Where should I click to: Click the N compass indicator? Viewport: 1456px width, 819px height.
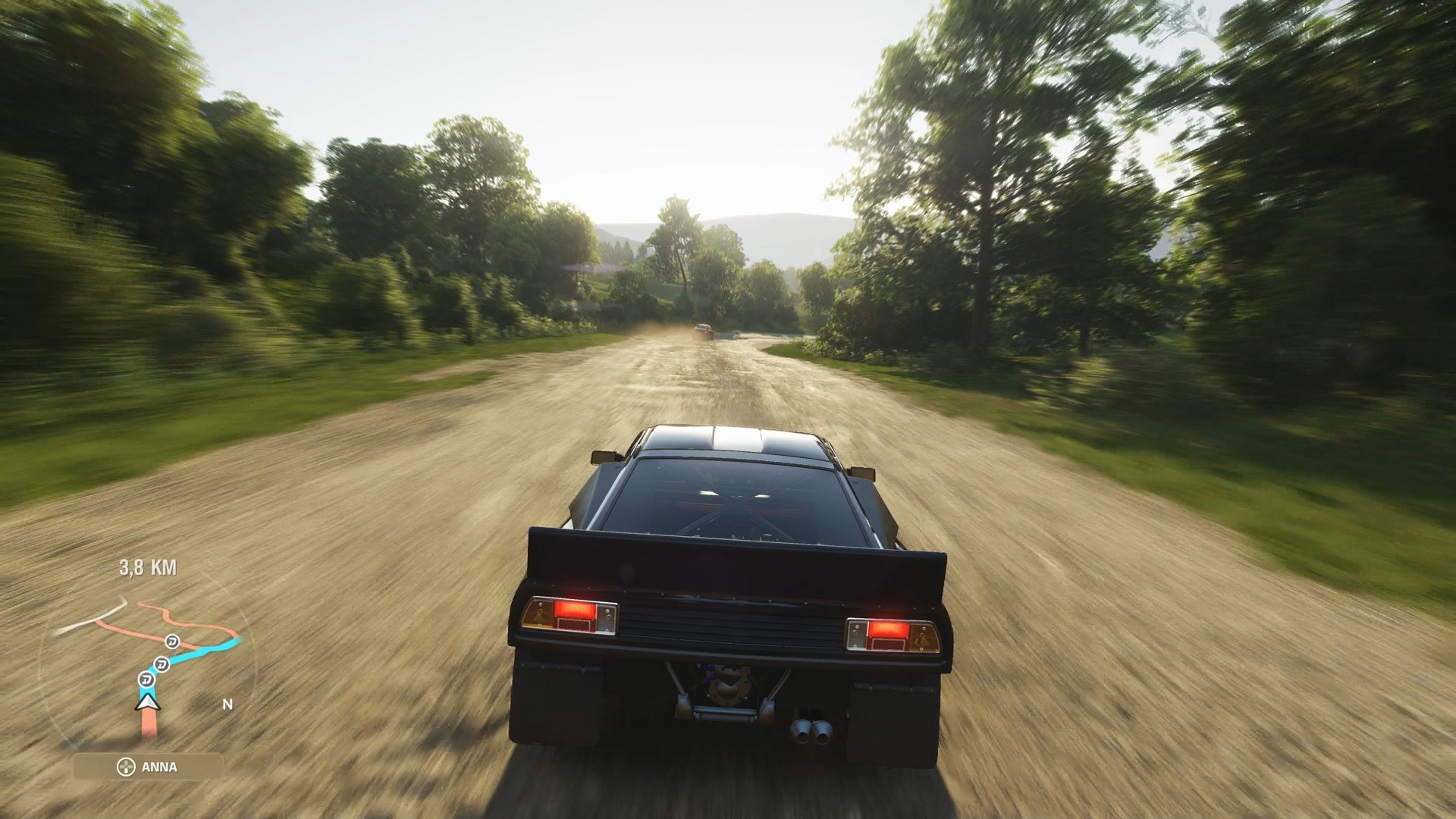click(x=228, y=704)
